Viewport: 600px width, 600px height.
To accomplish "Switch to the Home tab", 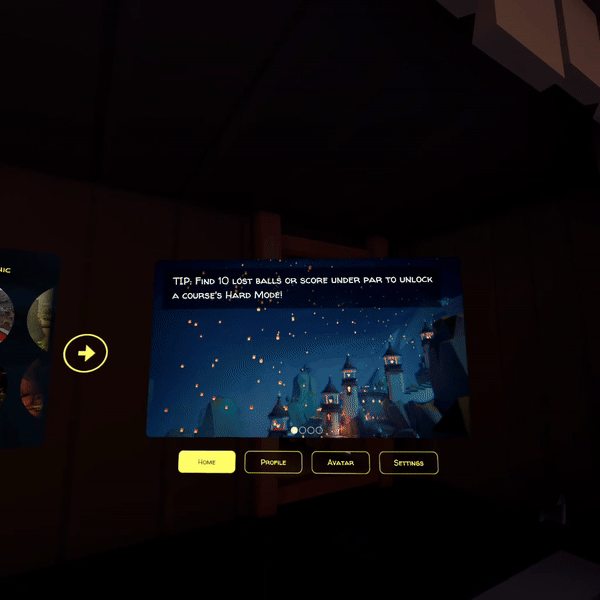I will [x=207, y=462].
